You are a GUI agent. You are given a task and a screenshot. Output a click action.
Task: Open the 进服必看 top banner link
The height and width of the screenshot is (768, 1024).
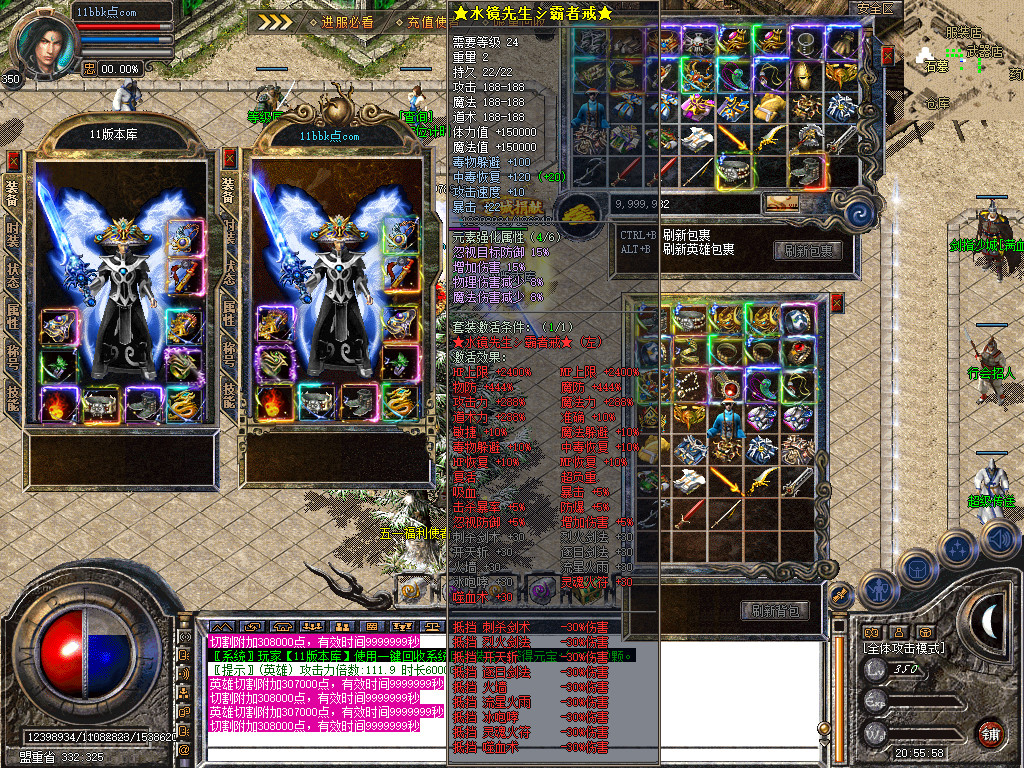347,21
